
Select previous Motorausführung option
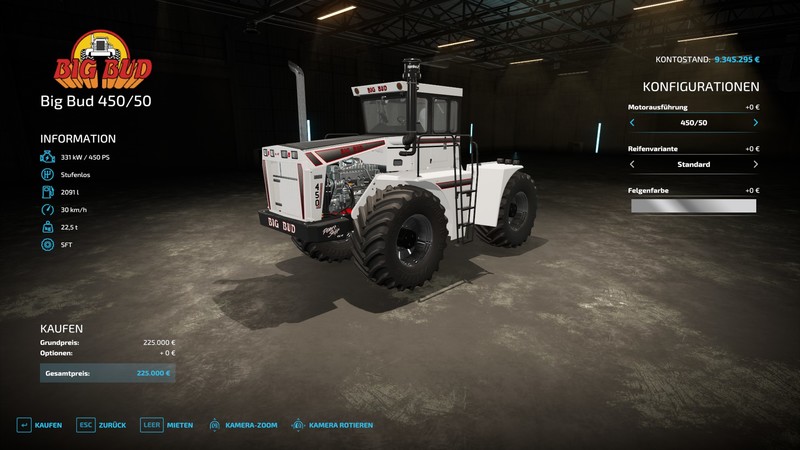click(632, 123)
